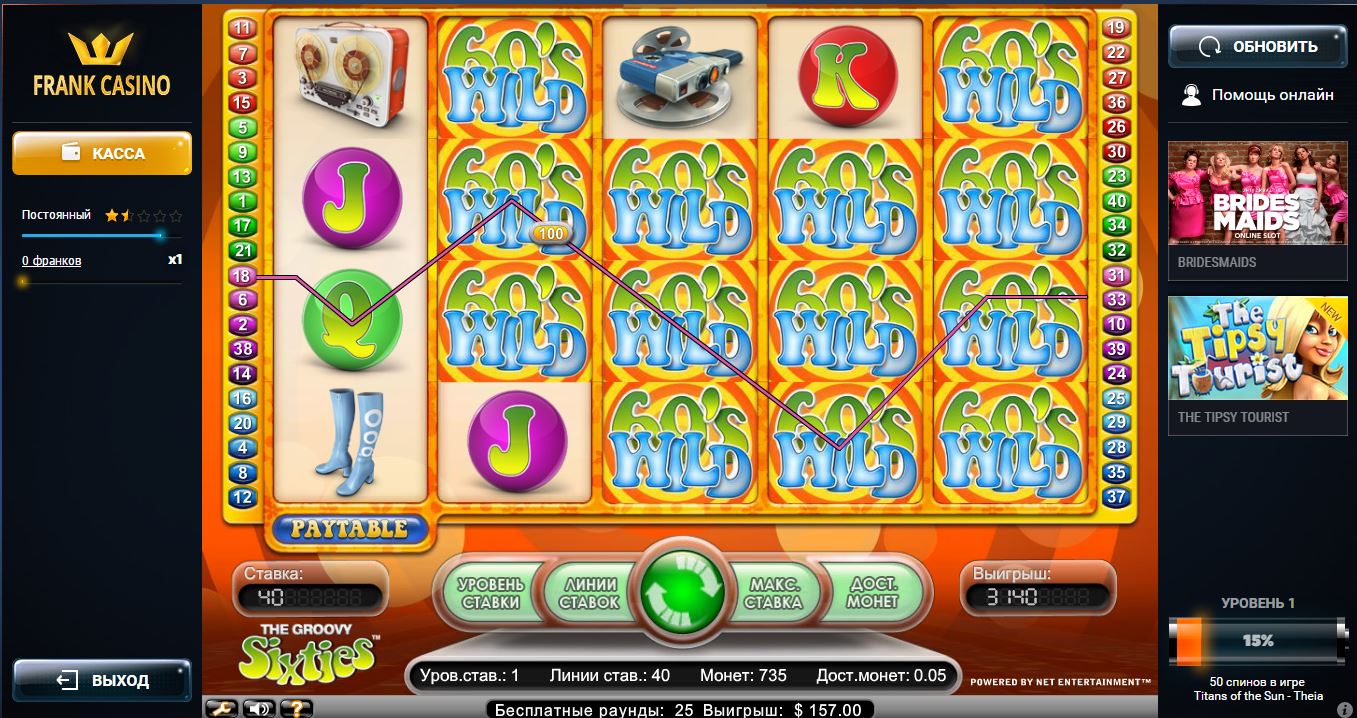Show game help with question mark icon
The width and height of the screenshot is (1357, 718).
pos(295,708)
